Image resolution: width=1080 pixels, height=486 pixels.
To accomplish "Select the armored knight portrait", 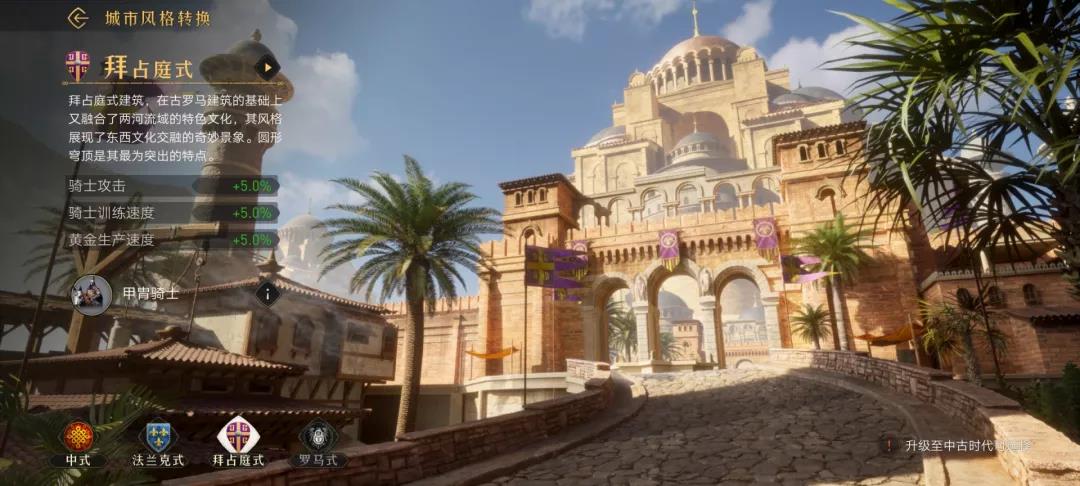I will tap(92, 295).
